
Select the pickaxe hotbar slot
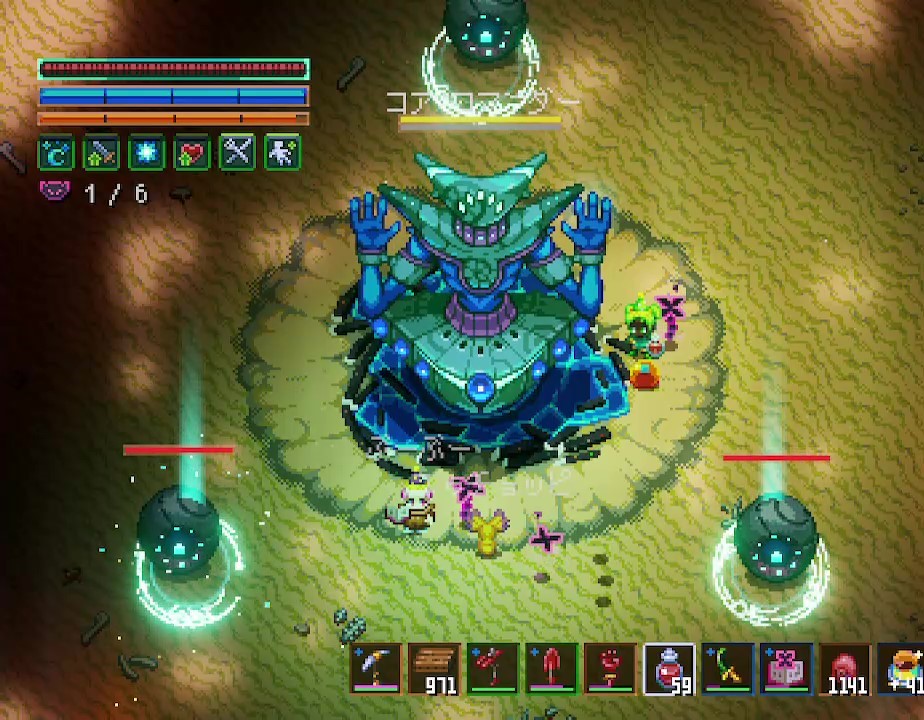tap(377, 667)
